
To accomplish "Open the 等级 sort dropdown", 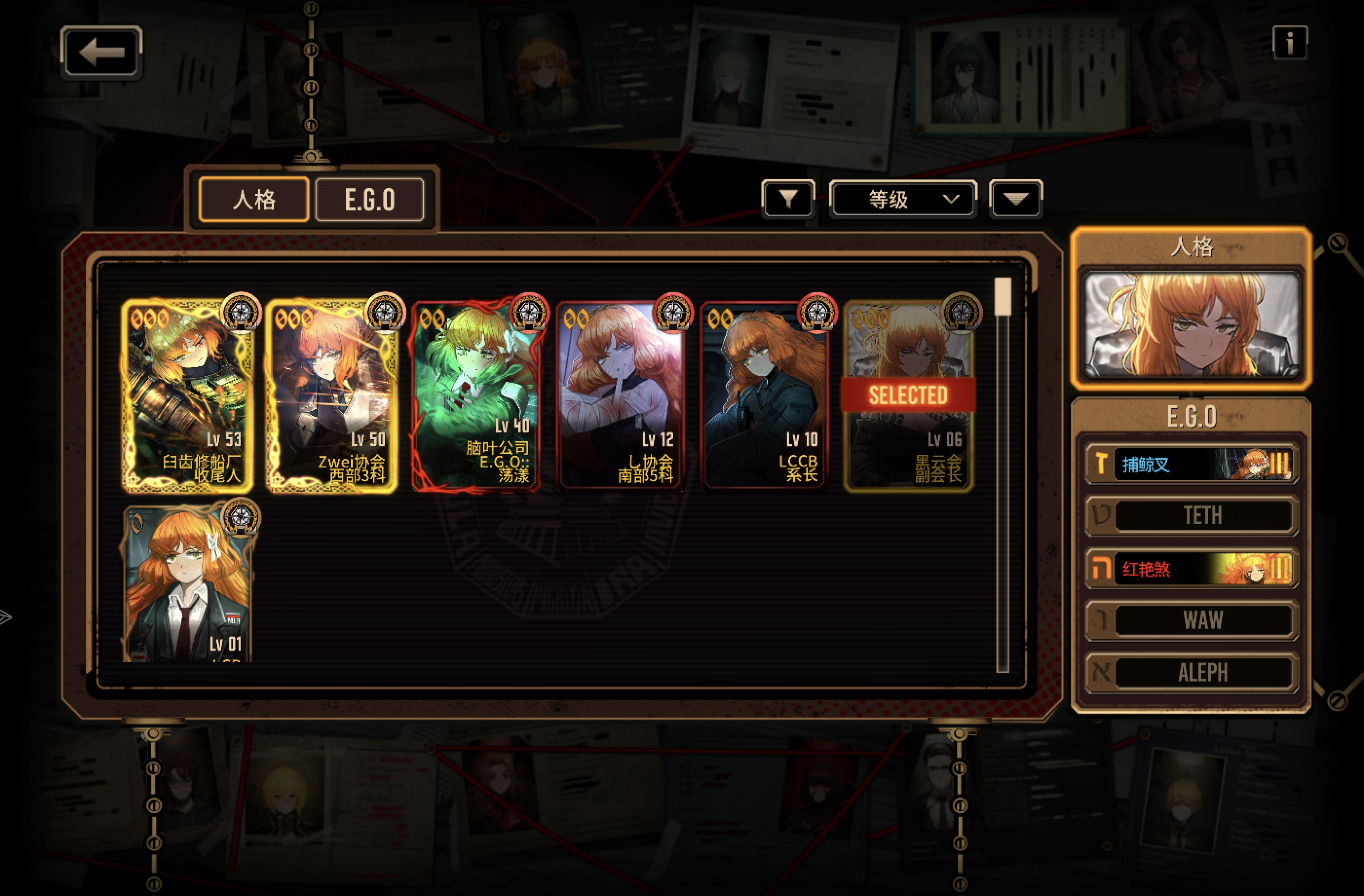I will coord(903,199).
